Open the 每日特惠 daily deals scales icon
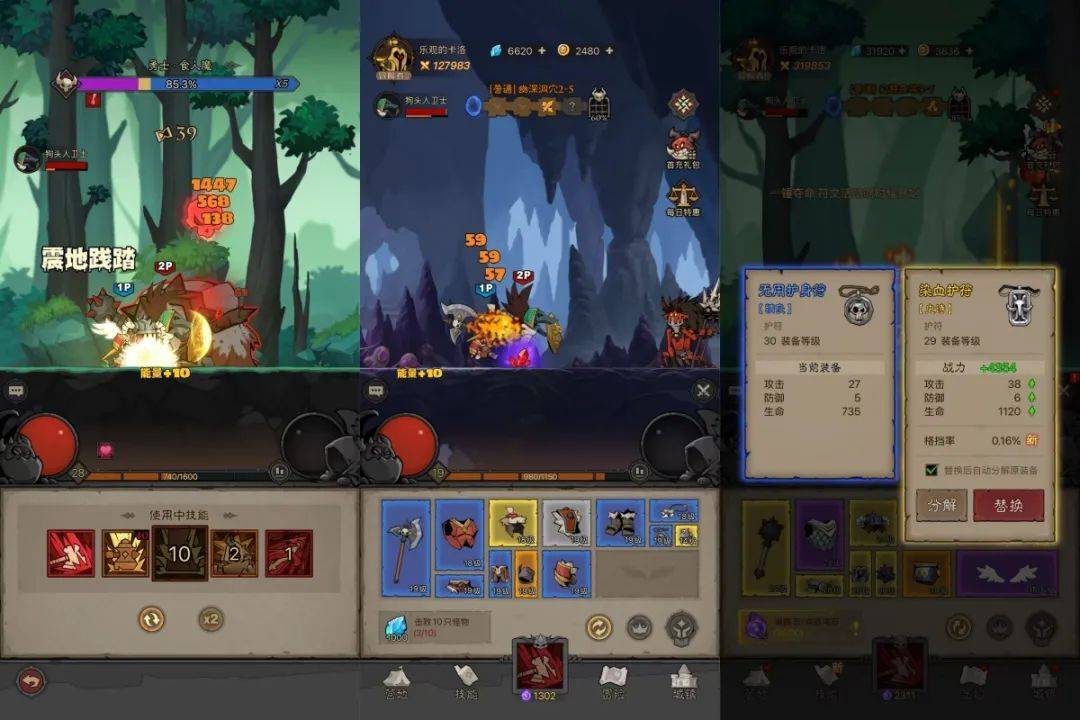 [683, 197]
